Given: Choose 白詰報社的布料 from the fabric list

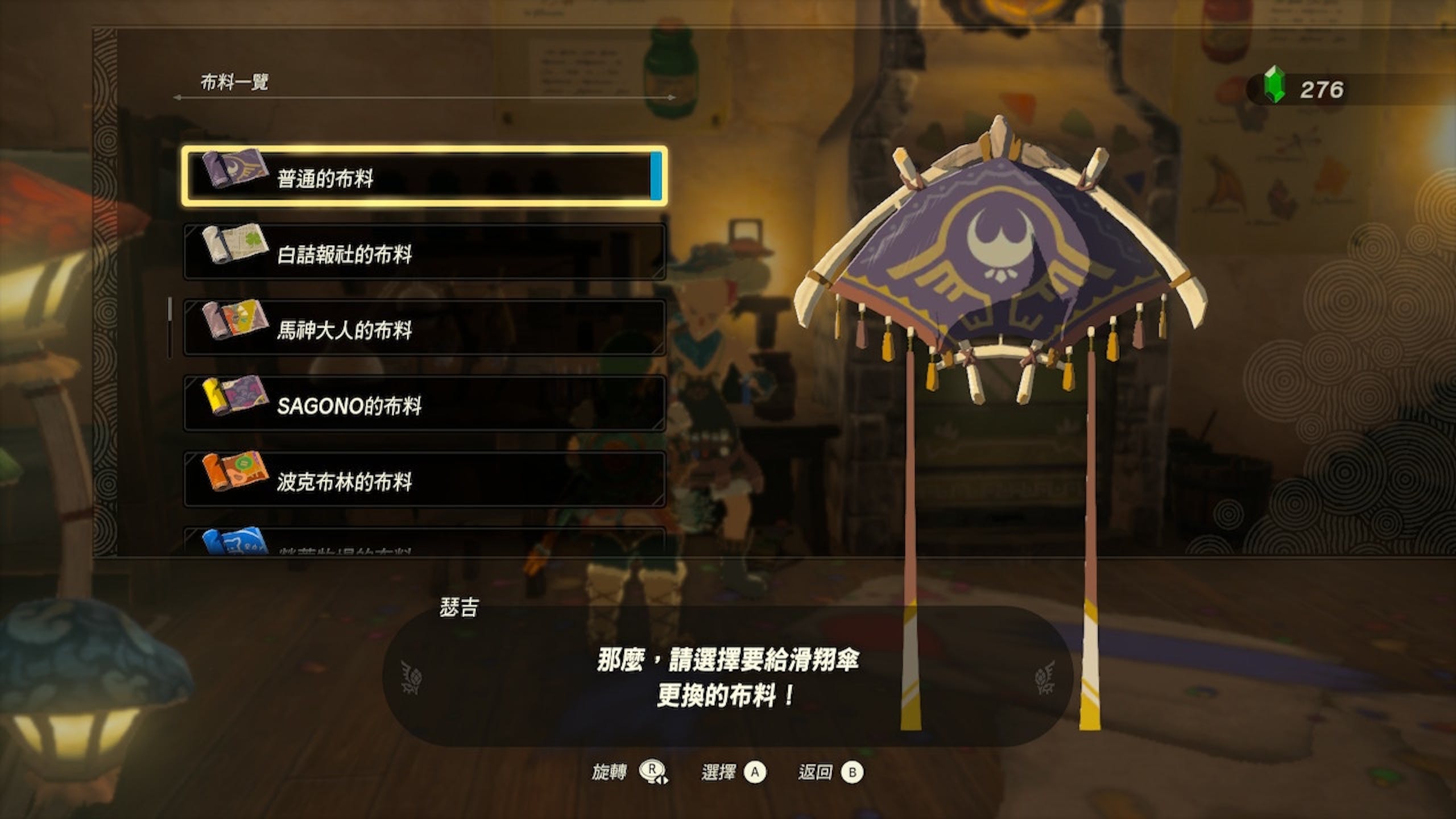Looking at the screenshot, I should [424, 252].
